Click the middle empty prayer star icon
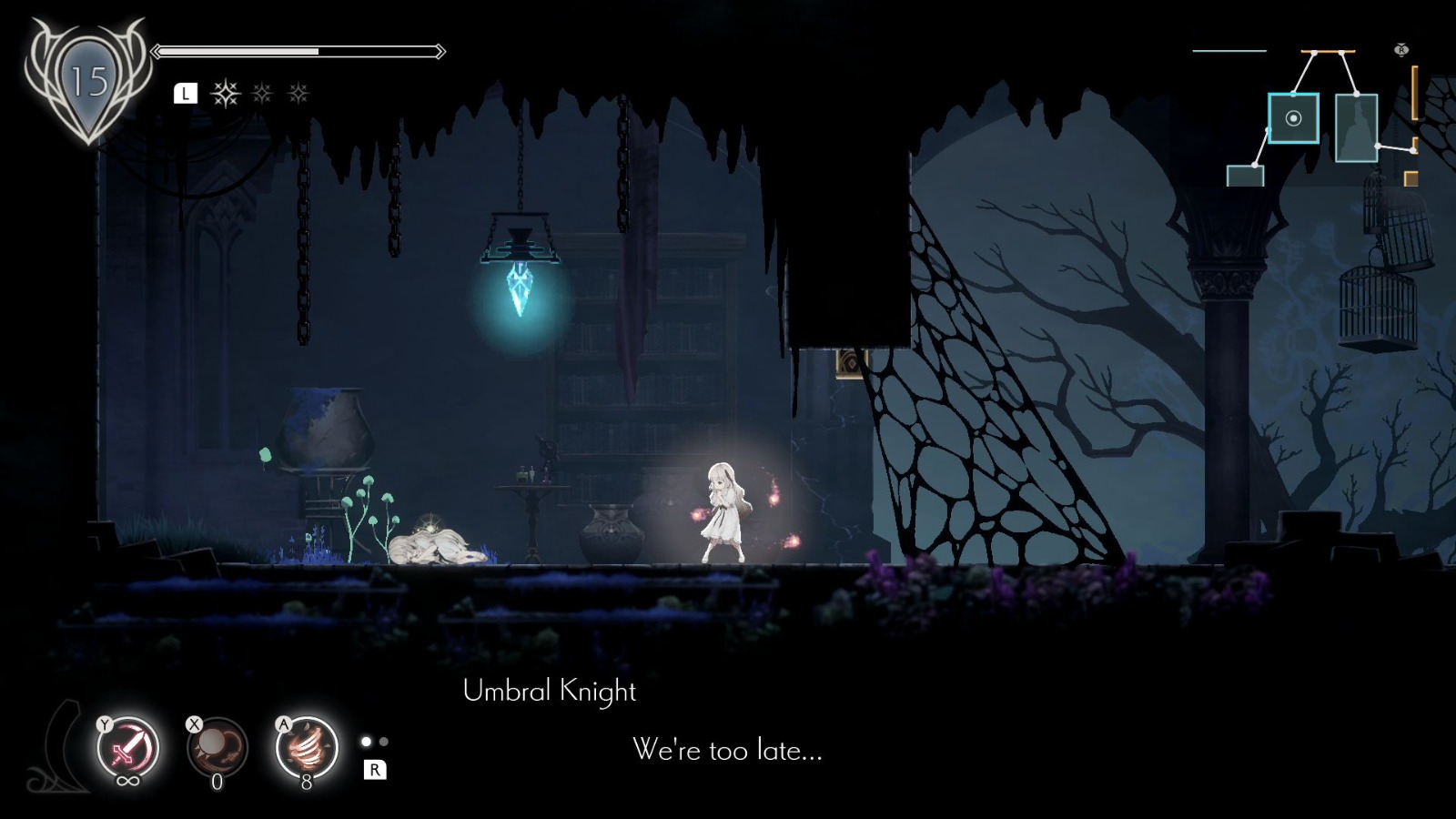The width and height of the screenshot is (1456, 819). point(262,94)
